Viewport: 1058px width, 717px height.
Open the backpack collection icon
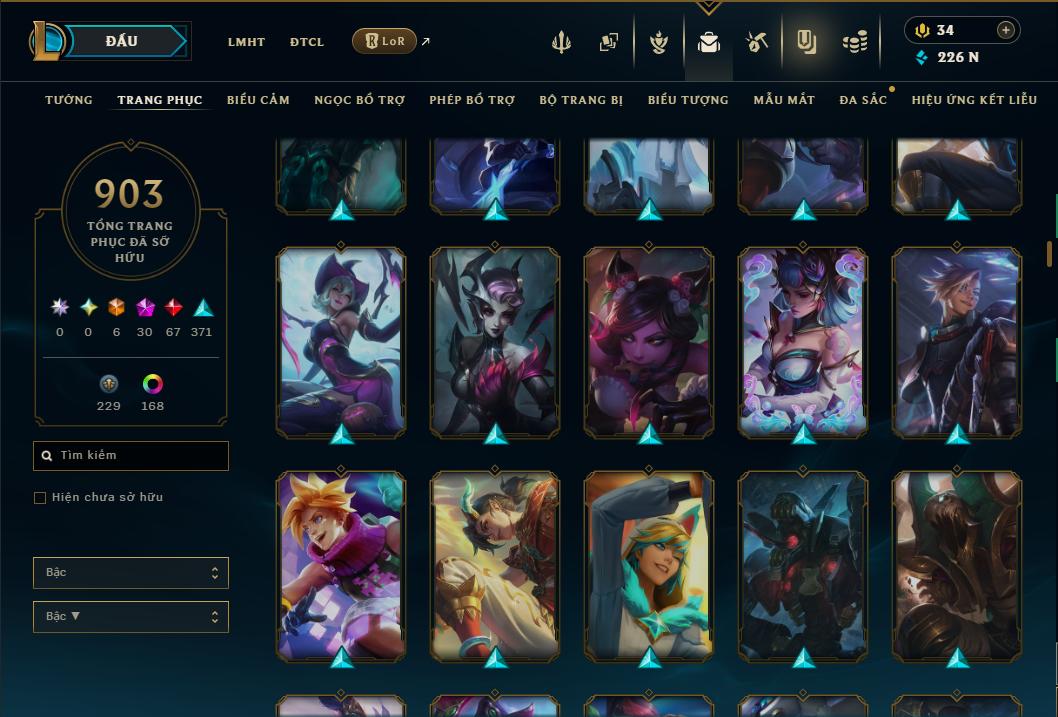point(709,42)
